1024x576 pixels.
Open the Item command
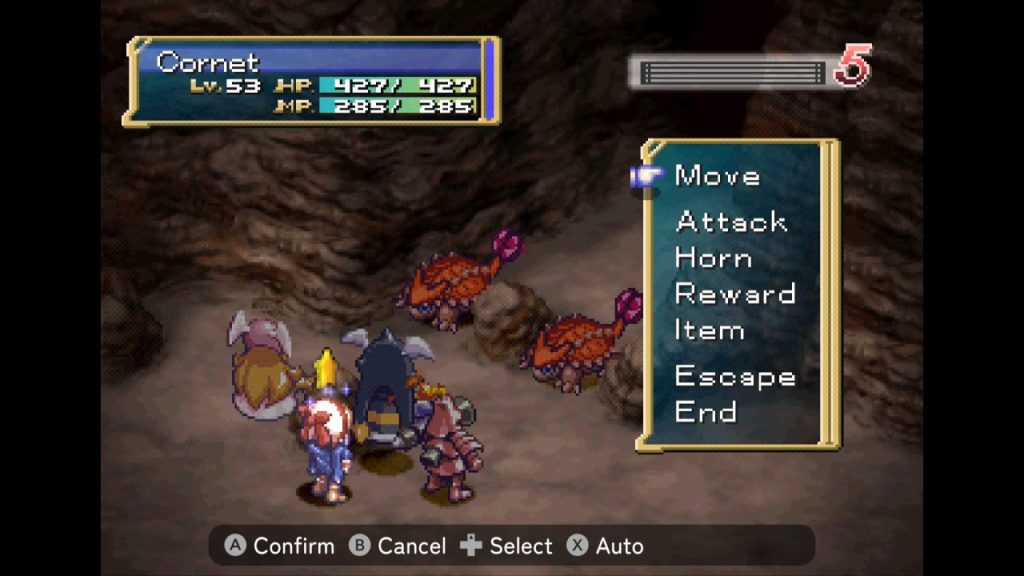[x=709, y=330]
